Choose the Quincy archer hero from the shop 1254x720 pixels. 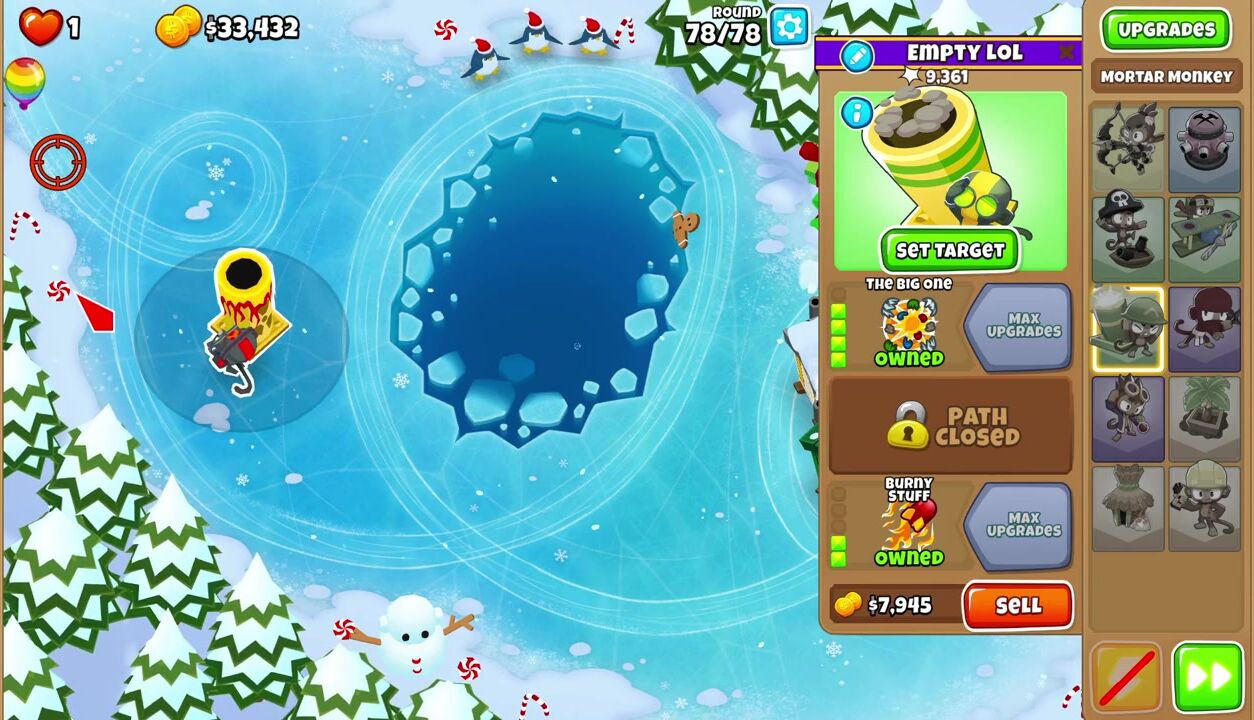1127,148
